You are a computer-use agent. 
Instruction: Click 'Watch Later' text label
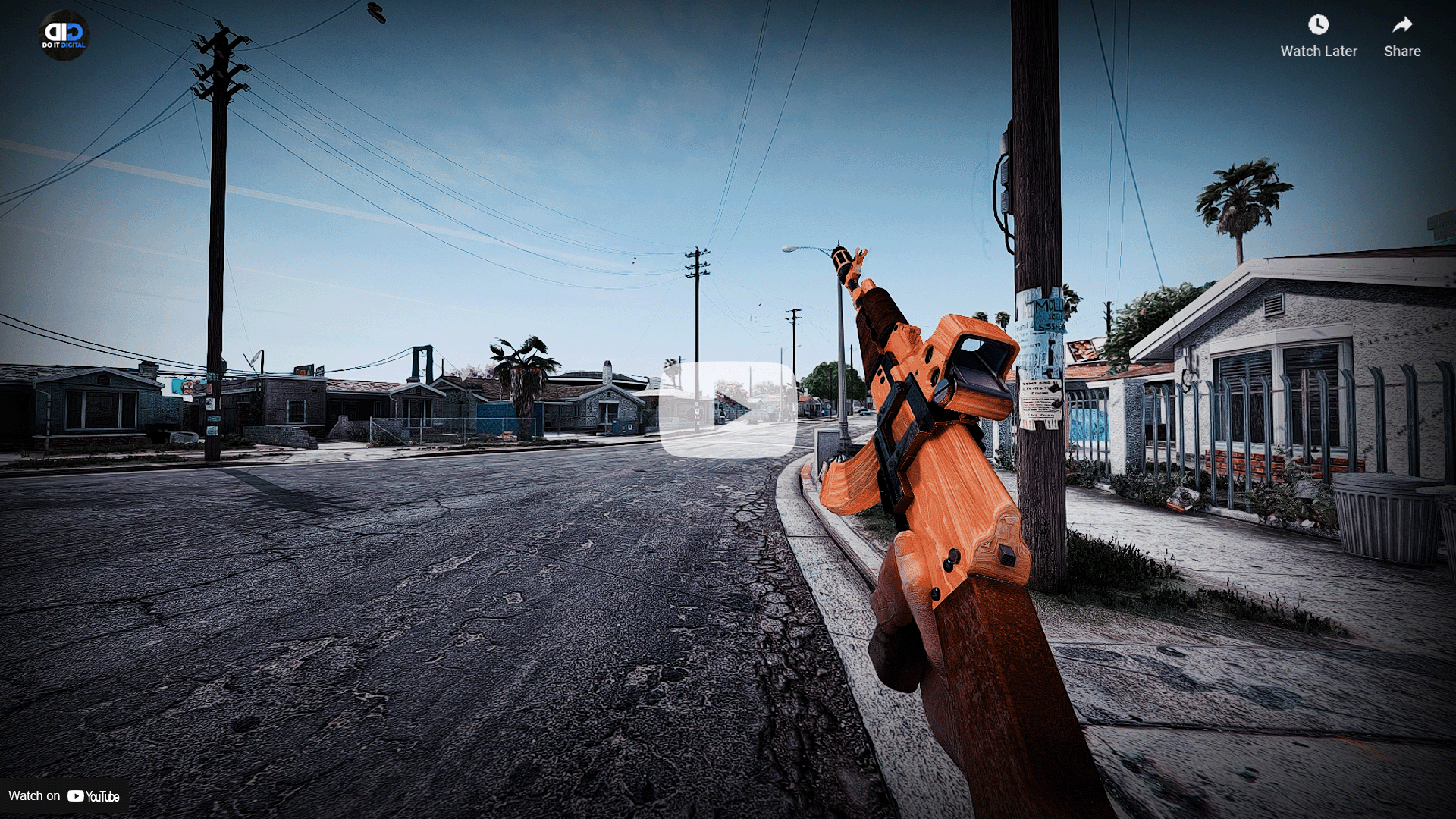click(x=1318, y=52)
